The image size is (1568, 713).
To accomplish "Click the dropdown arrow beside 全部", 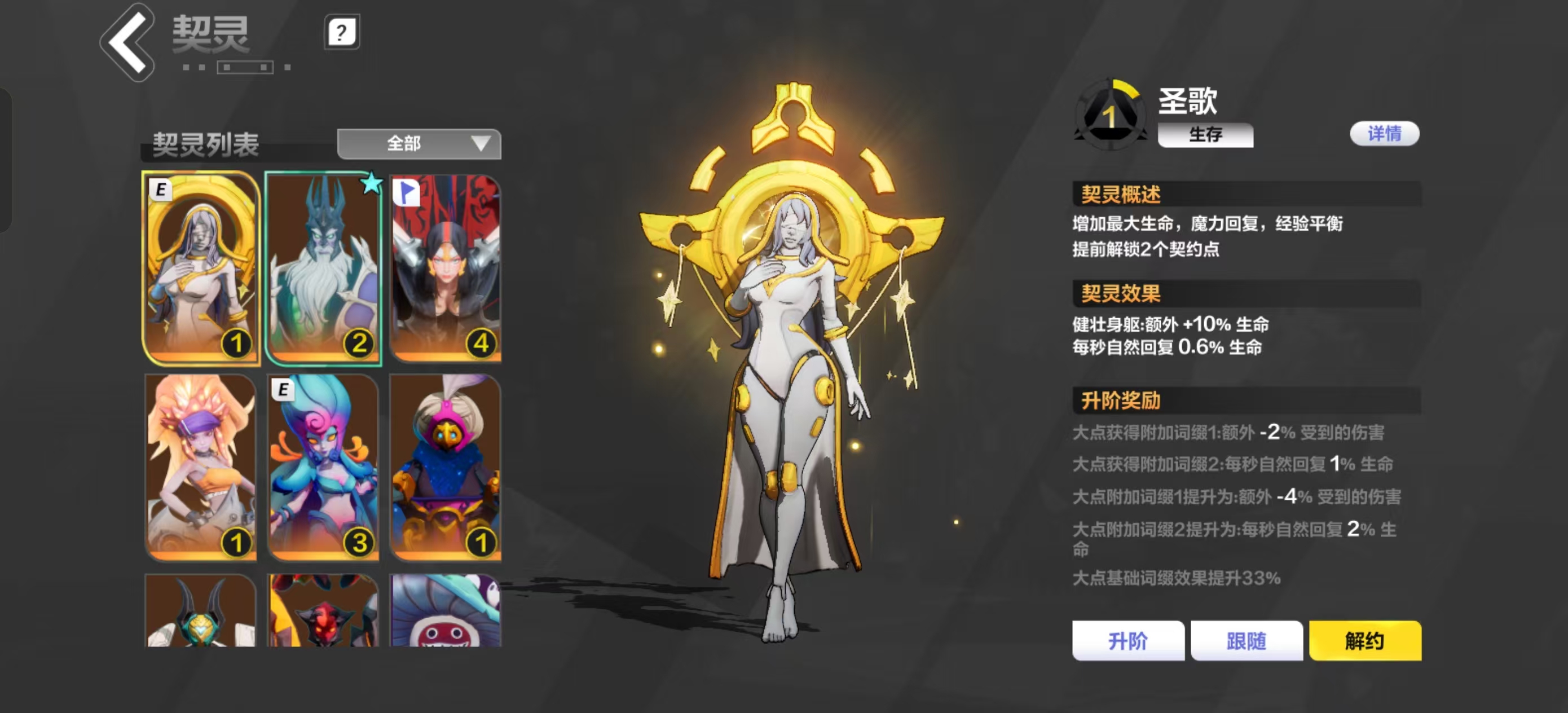I will (480, 144).
